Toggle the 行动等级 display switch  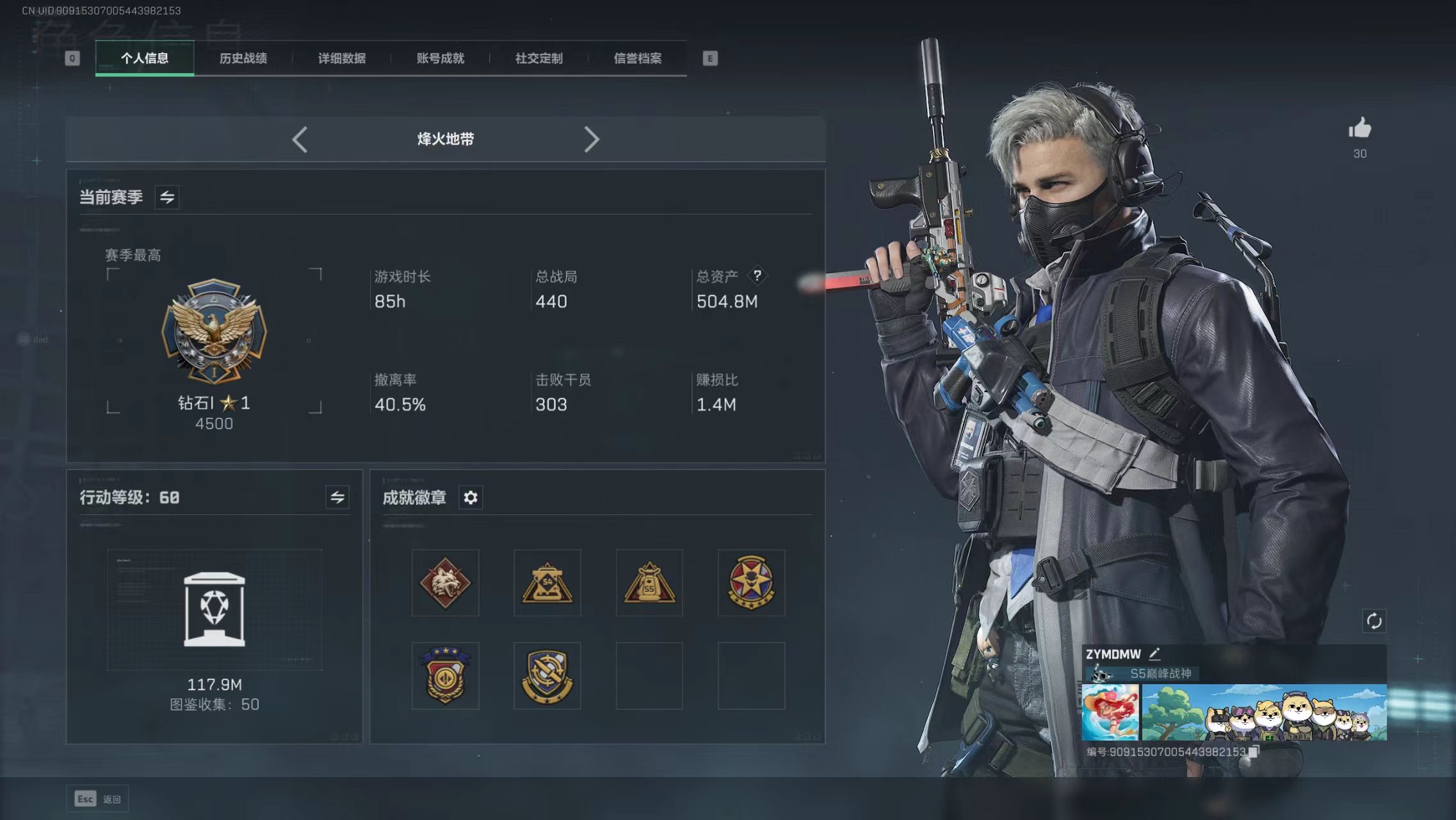point(338,497)
